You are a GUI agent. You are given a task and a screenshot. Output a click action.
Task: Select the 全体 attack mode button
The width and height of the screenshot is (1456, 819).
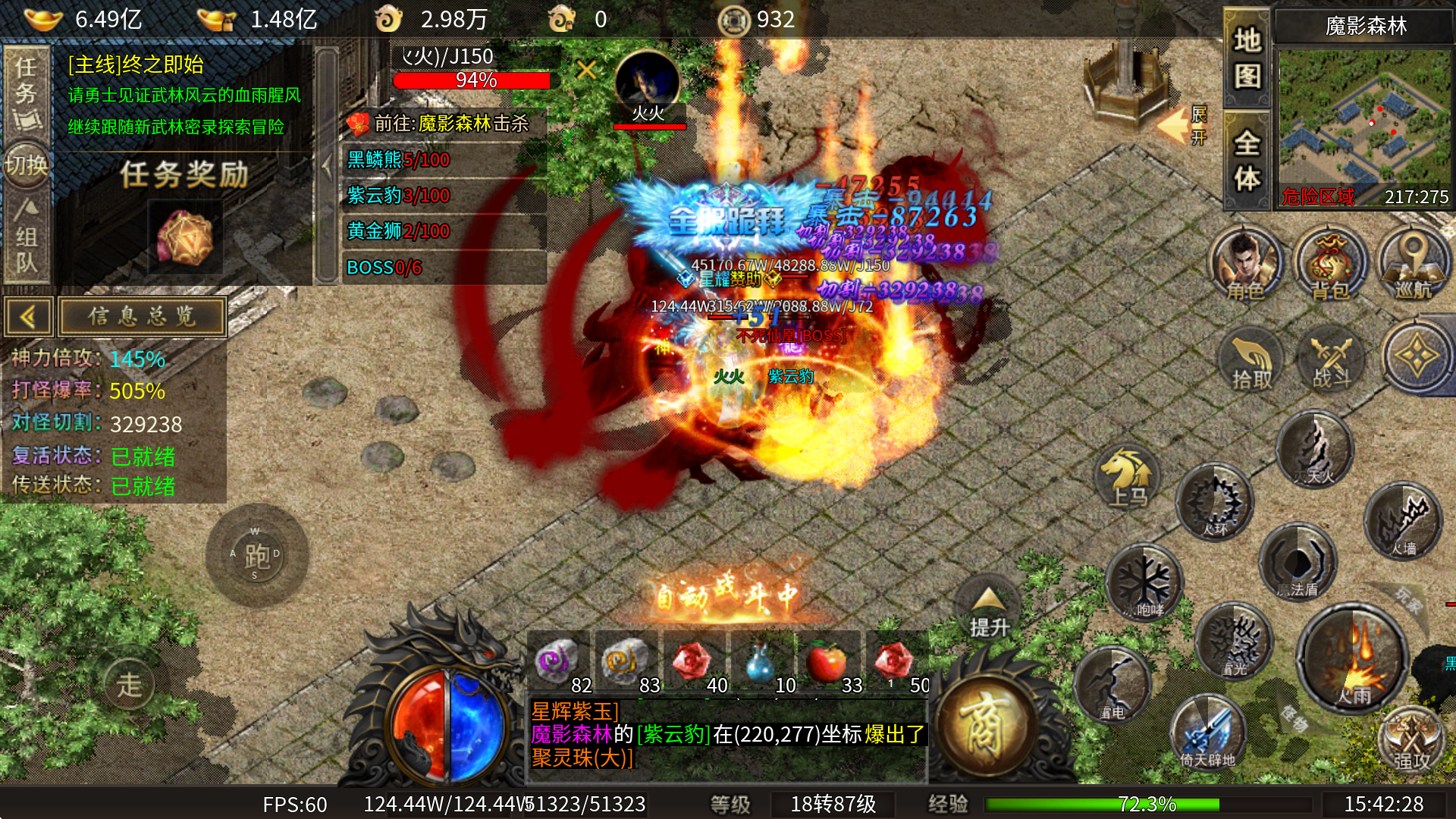tap(1247, 161)
